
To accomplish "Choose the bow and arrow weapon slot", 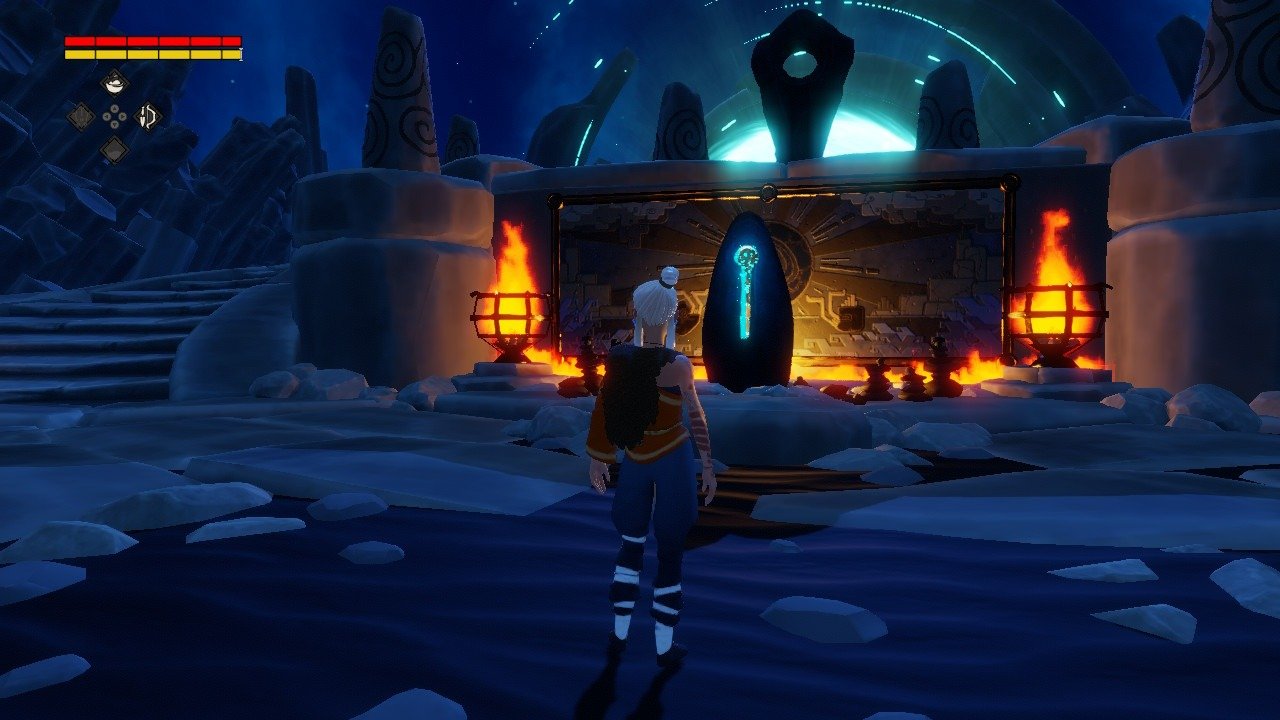I will 148,116.
